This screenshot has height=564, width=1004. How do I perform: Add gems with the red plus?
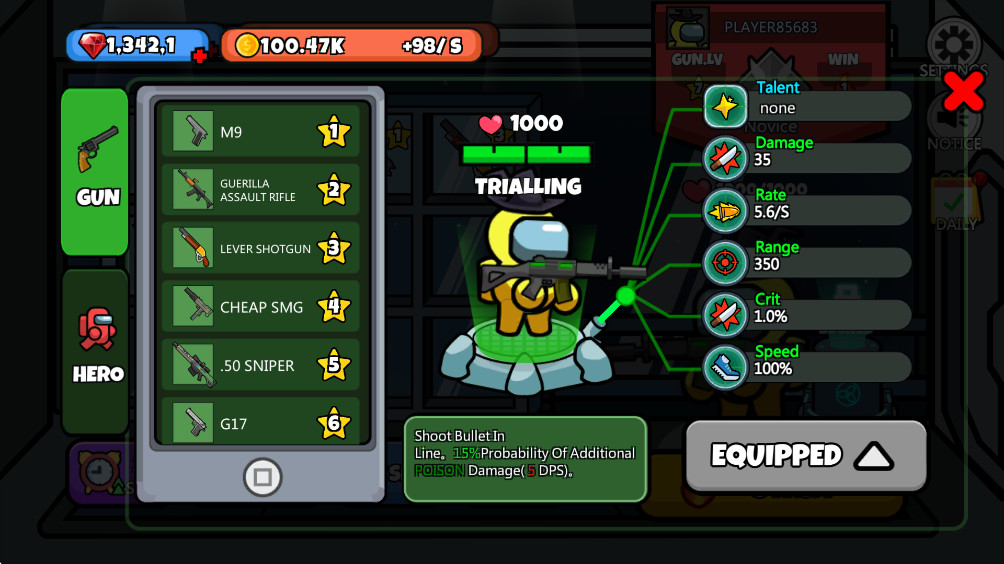tap(200, 56)
